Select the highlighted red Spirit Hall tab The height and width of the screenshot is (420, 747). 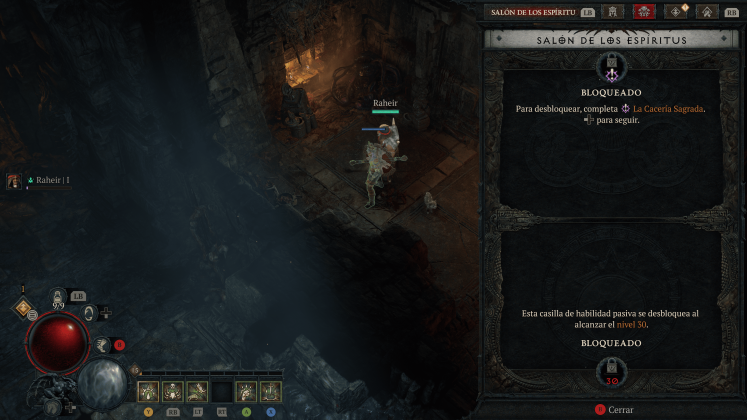(x=644, y=12)
